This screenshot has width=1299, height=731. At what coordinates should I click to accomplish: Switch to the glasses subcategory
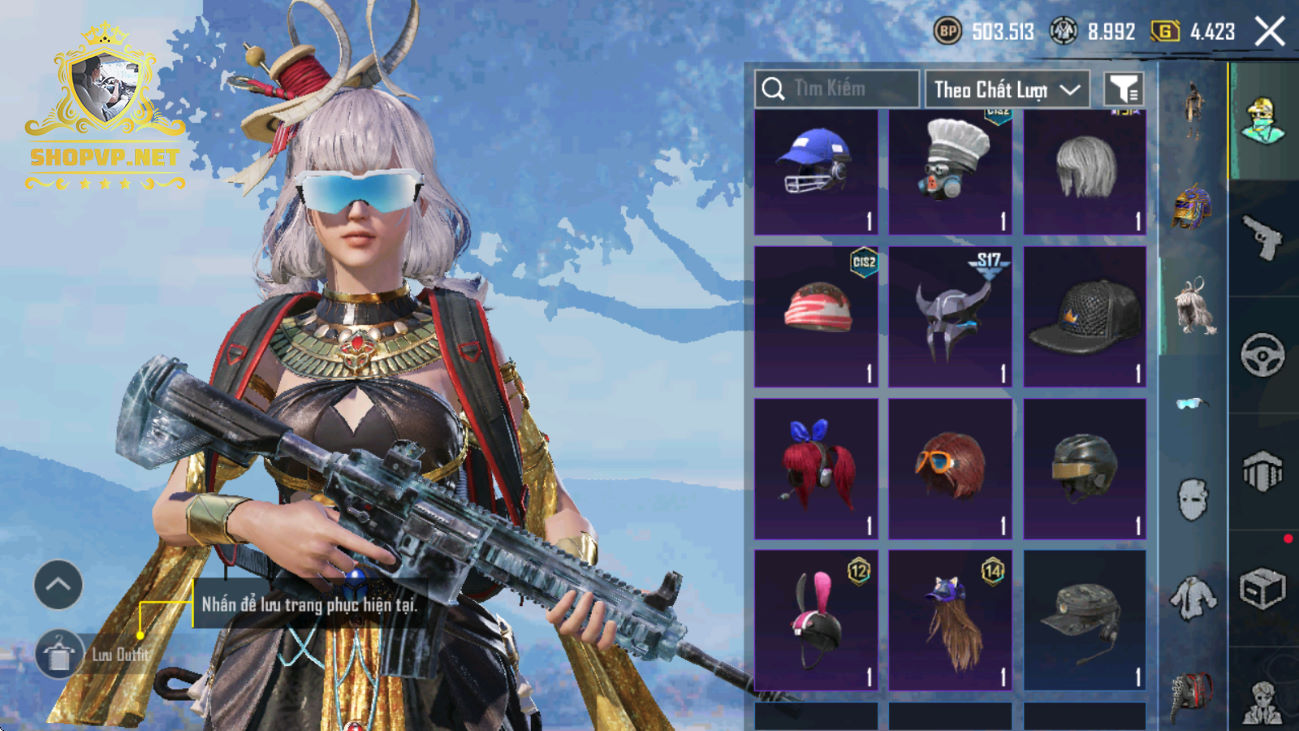click(1191, 403)
